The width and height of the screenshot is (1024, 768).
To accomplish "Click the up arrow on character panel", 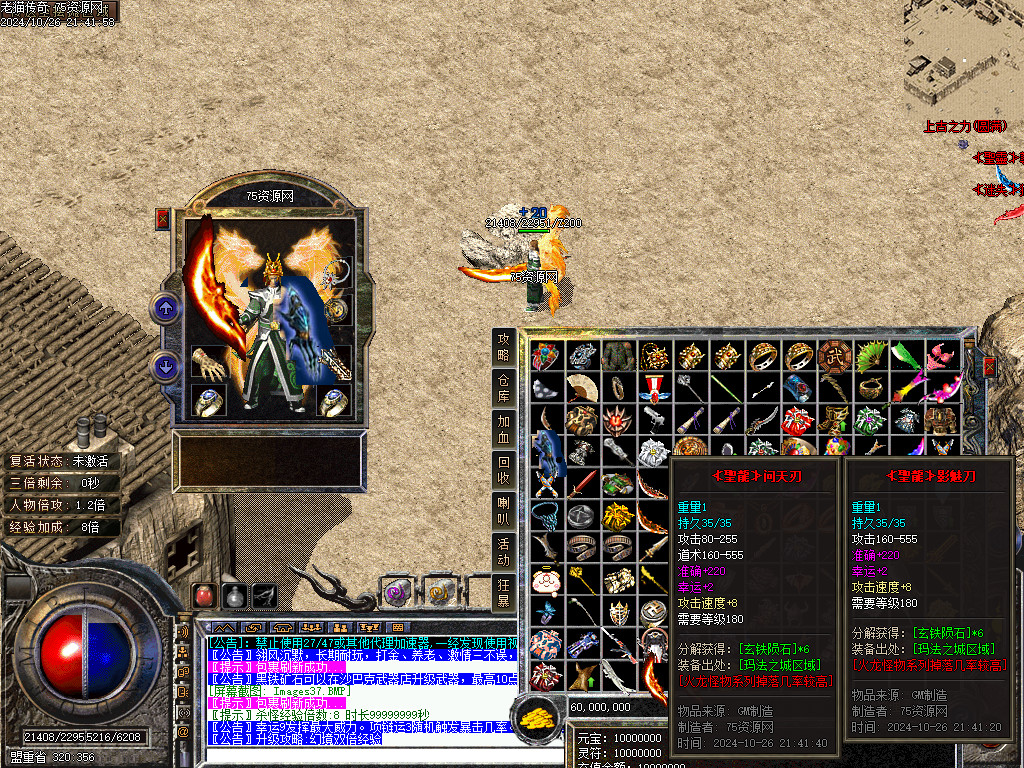I will pyautogui.click(x=166, y=308).
